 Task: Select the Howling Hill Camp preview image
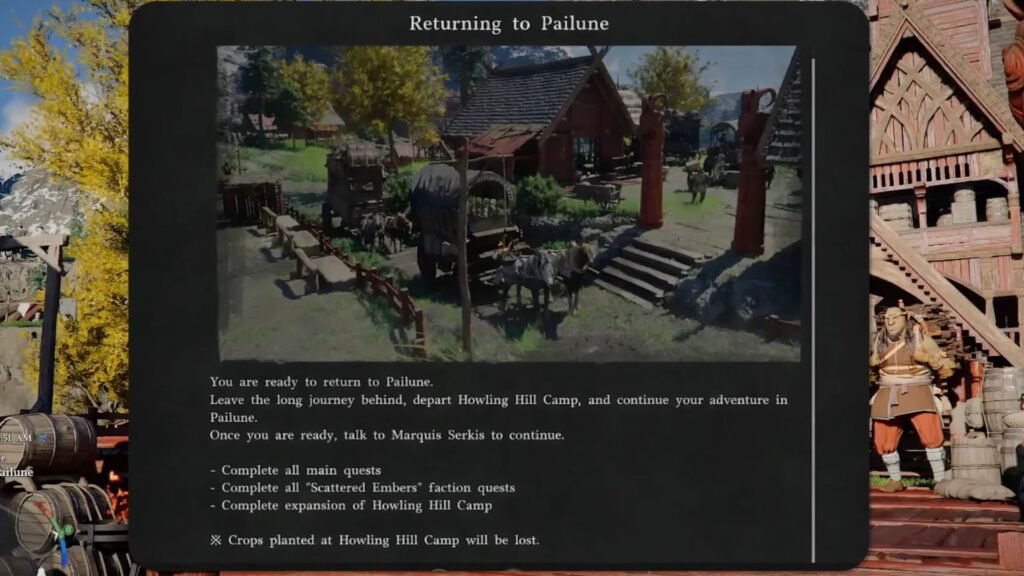[508, 203]
